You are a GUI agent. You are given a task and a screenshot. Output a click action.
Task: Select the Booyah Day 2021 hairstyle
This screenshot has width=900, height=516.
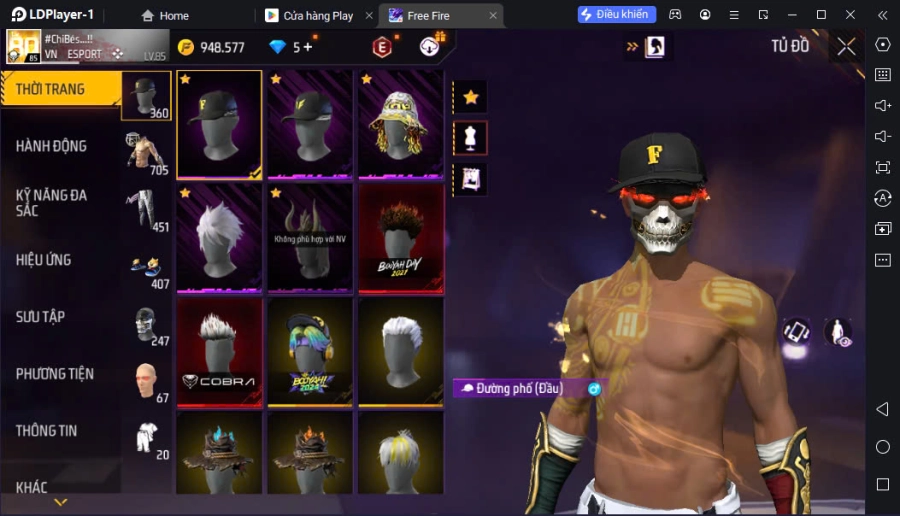coord(400,238)
